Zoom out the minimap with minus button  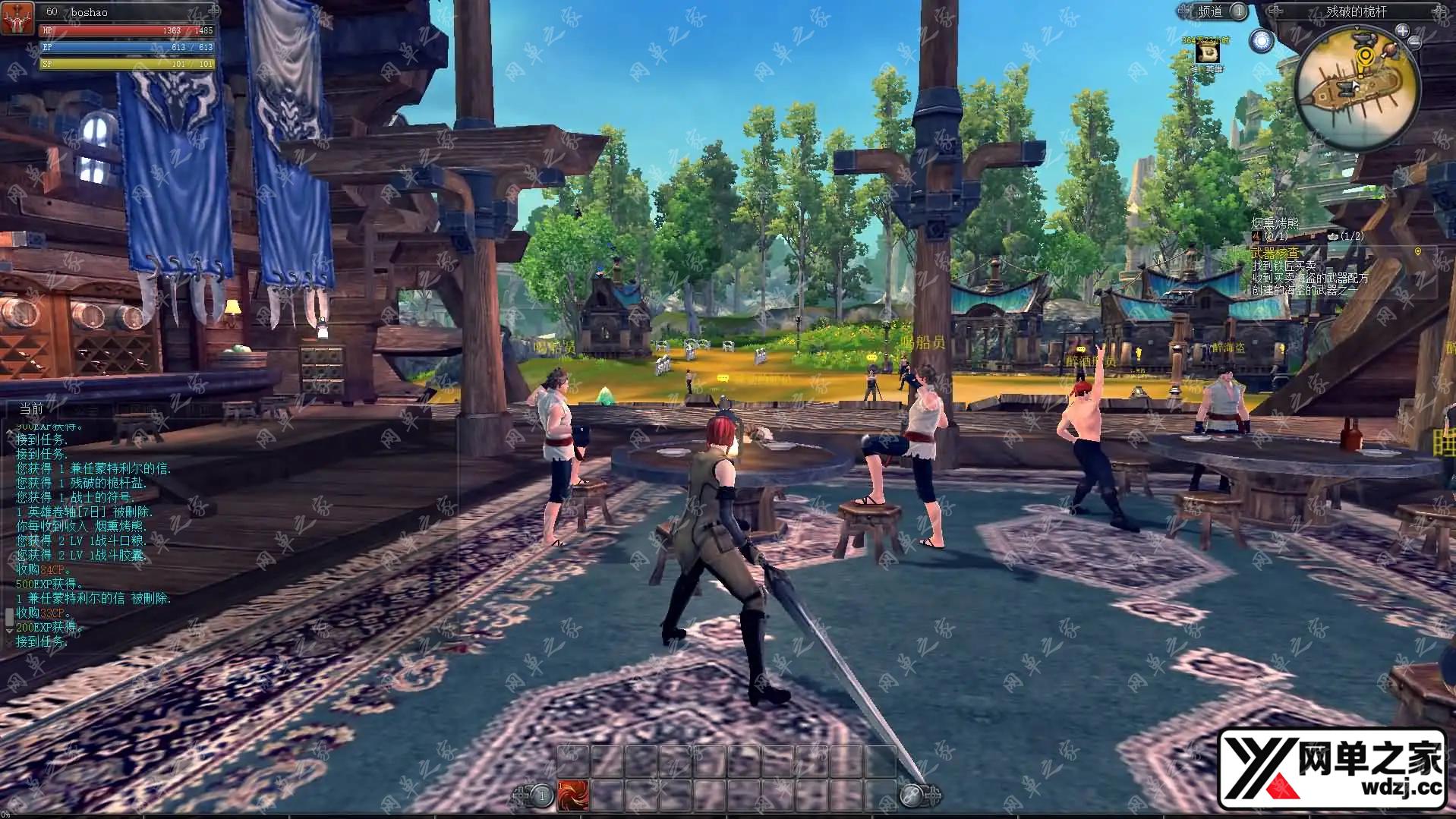1414,43
